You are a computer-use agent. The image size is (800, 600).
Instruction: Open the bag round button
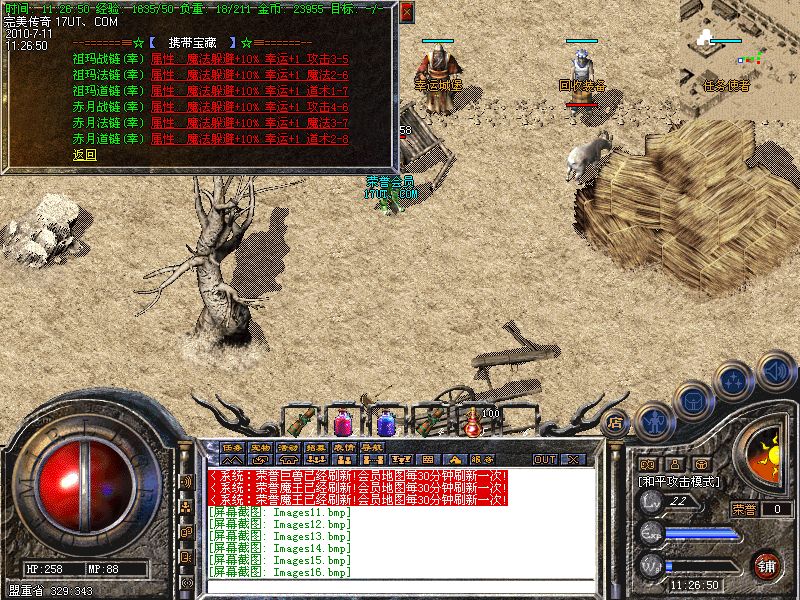693,400
